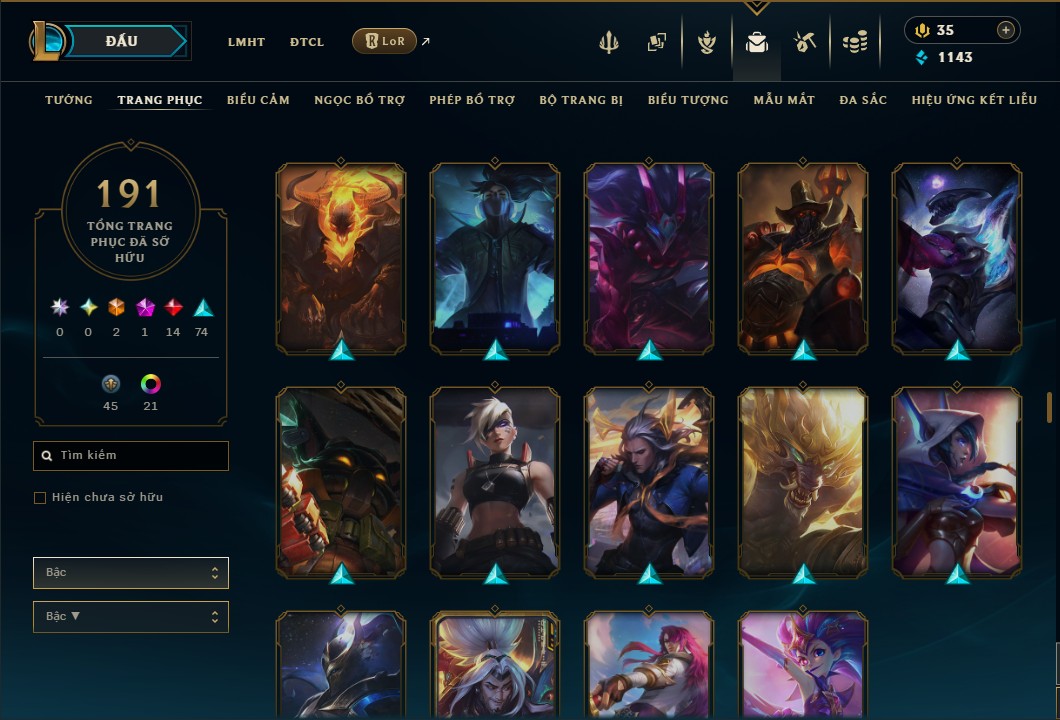Open the BIỂU TƯỢNG icons tab

pos(688,100)
